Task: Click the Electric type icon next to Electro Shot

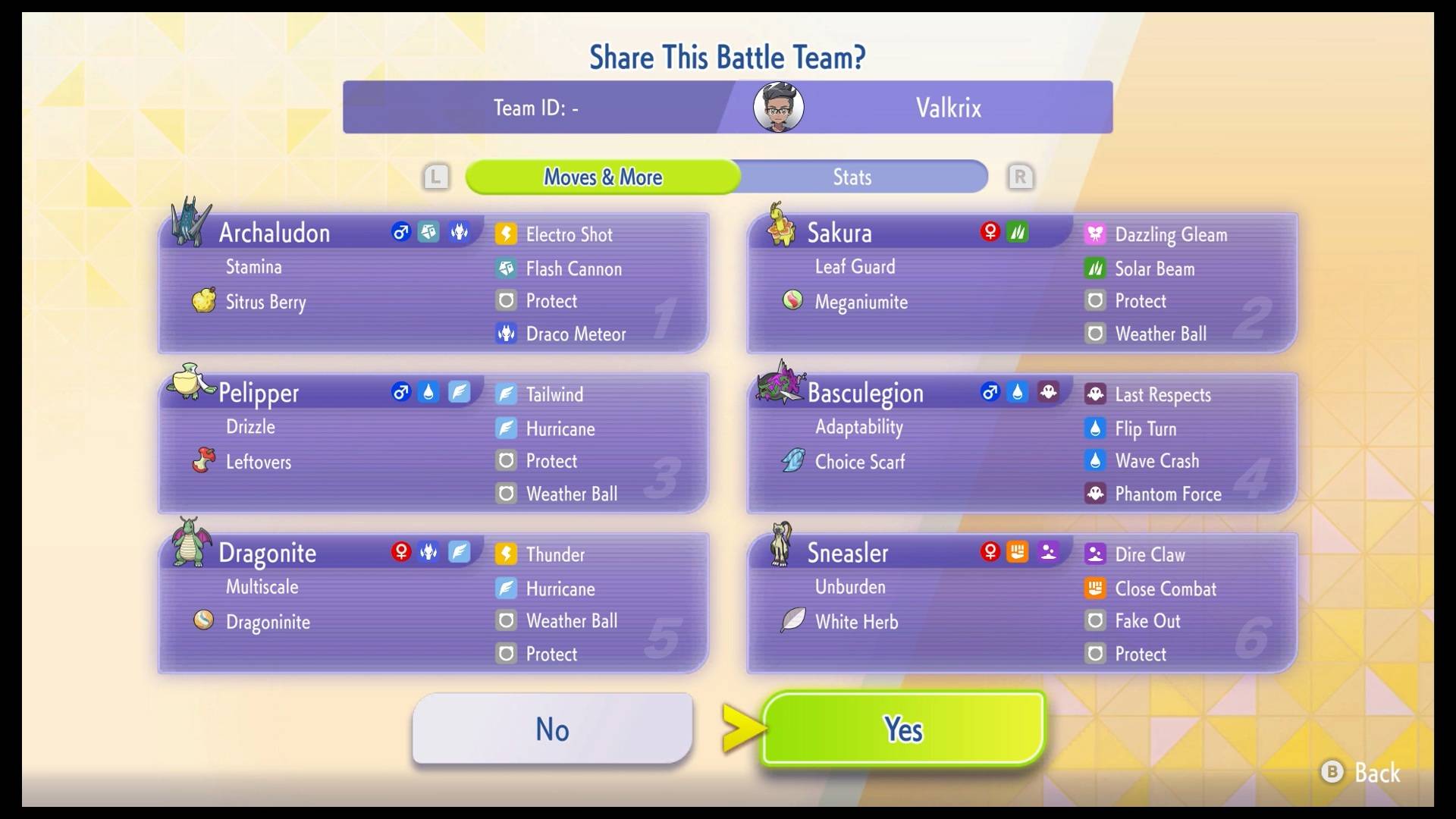Action: click(x=506, y=234)
